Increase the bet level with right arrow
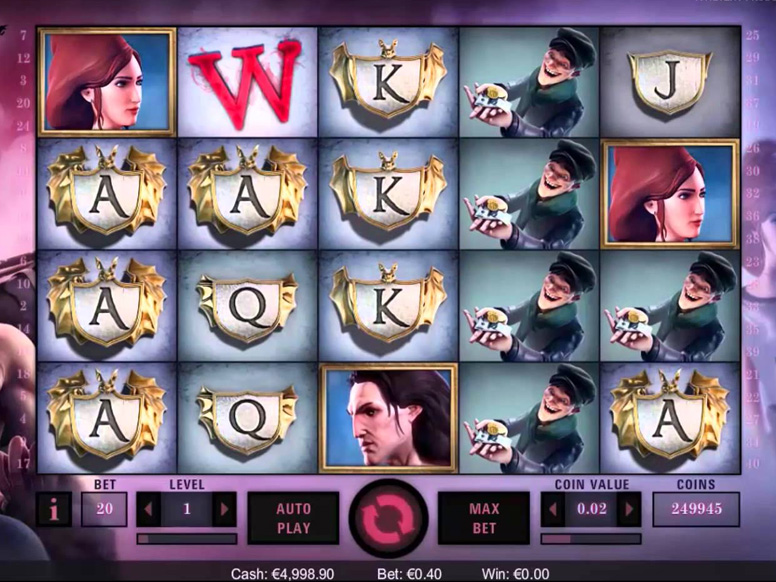 click(224, 509)
